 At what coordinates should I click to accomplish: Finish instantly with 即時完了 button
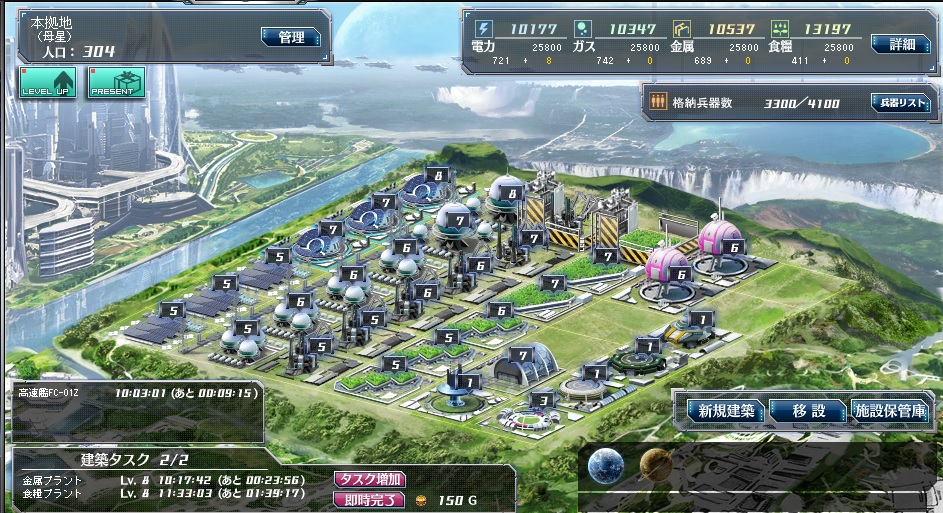pyautogui.click(x=369, y=500)
